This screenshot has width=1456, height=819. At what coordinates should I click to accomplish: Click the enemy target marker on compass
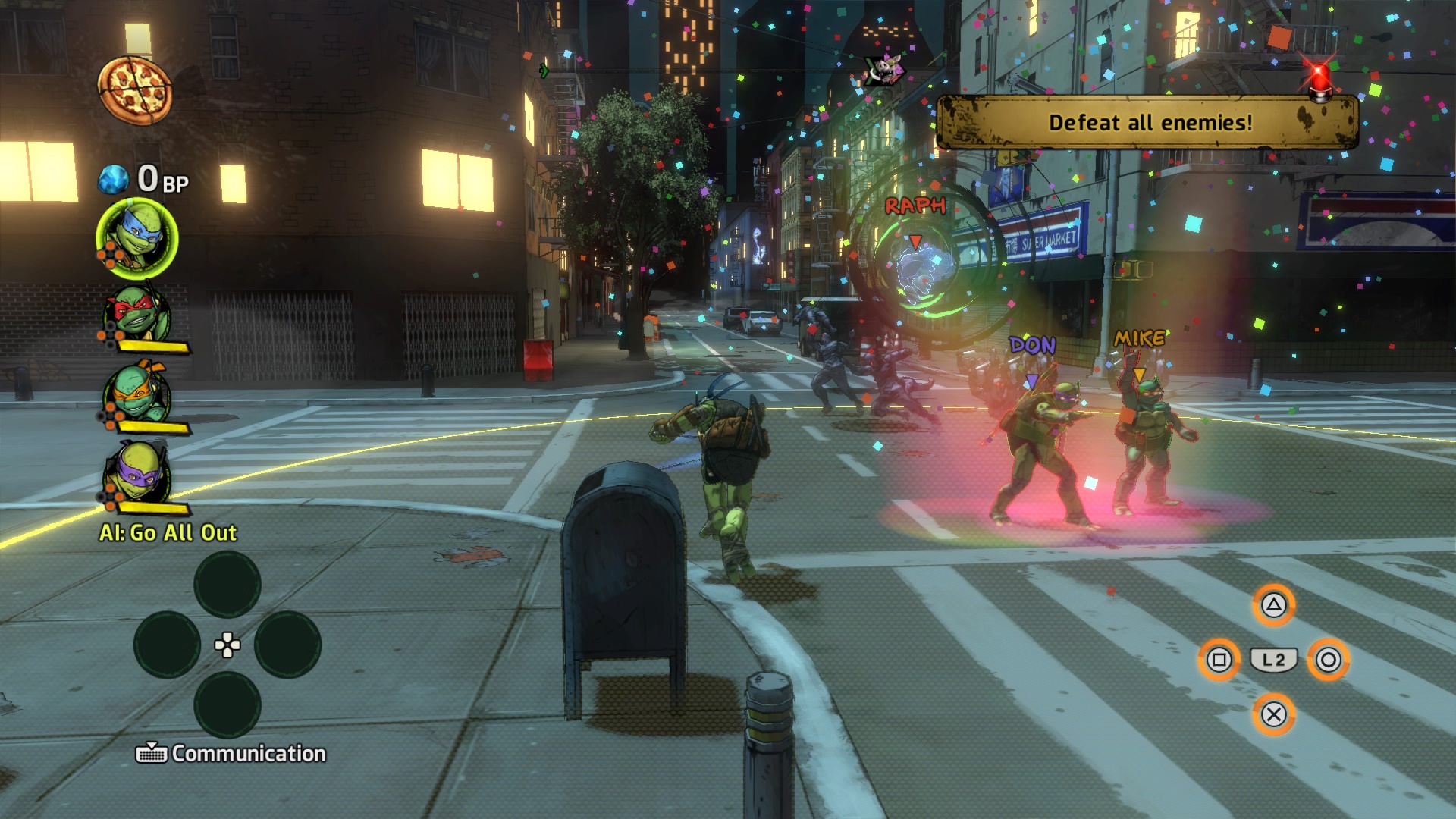[885, 70]
